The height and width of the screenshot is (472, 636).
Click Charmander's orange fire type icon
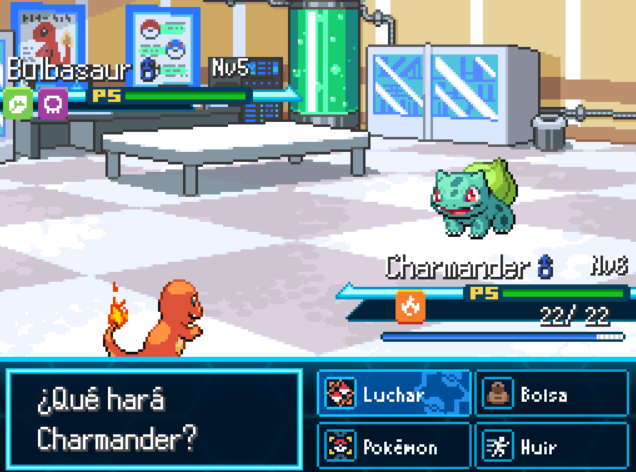click(409, 307)
